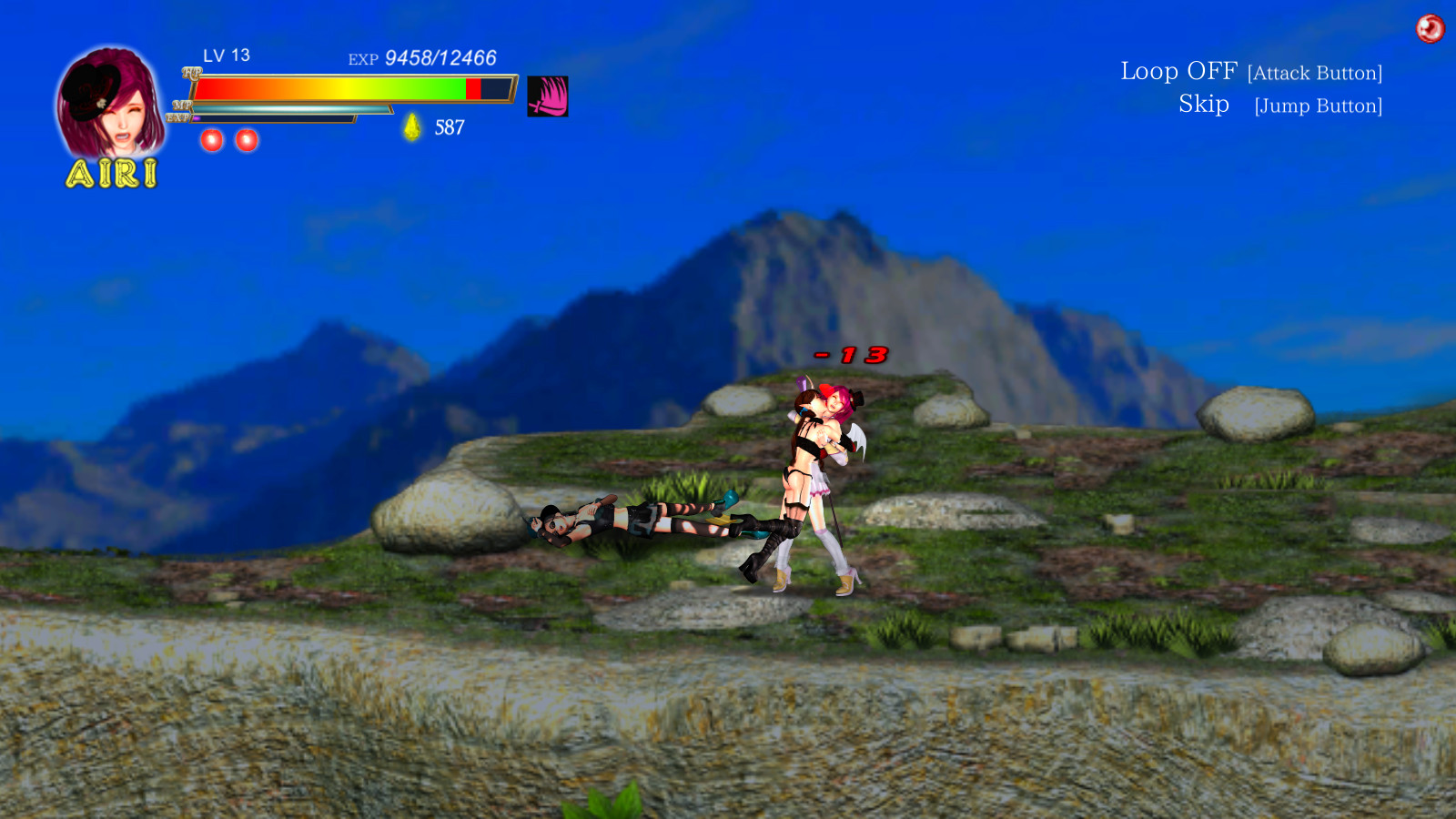This screenshot has width=1456, height=819.
Task: Toggle the Skip option
Action: pyautogui.click(x=1203, y=104)
